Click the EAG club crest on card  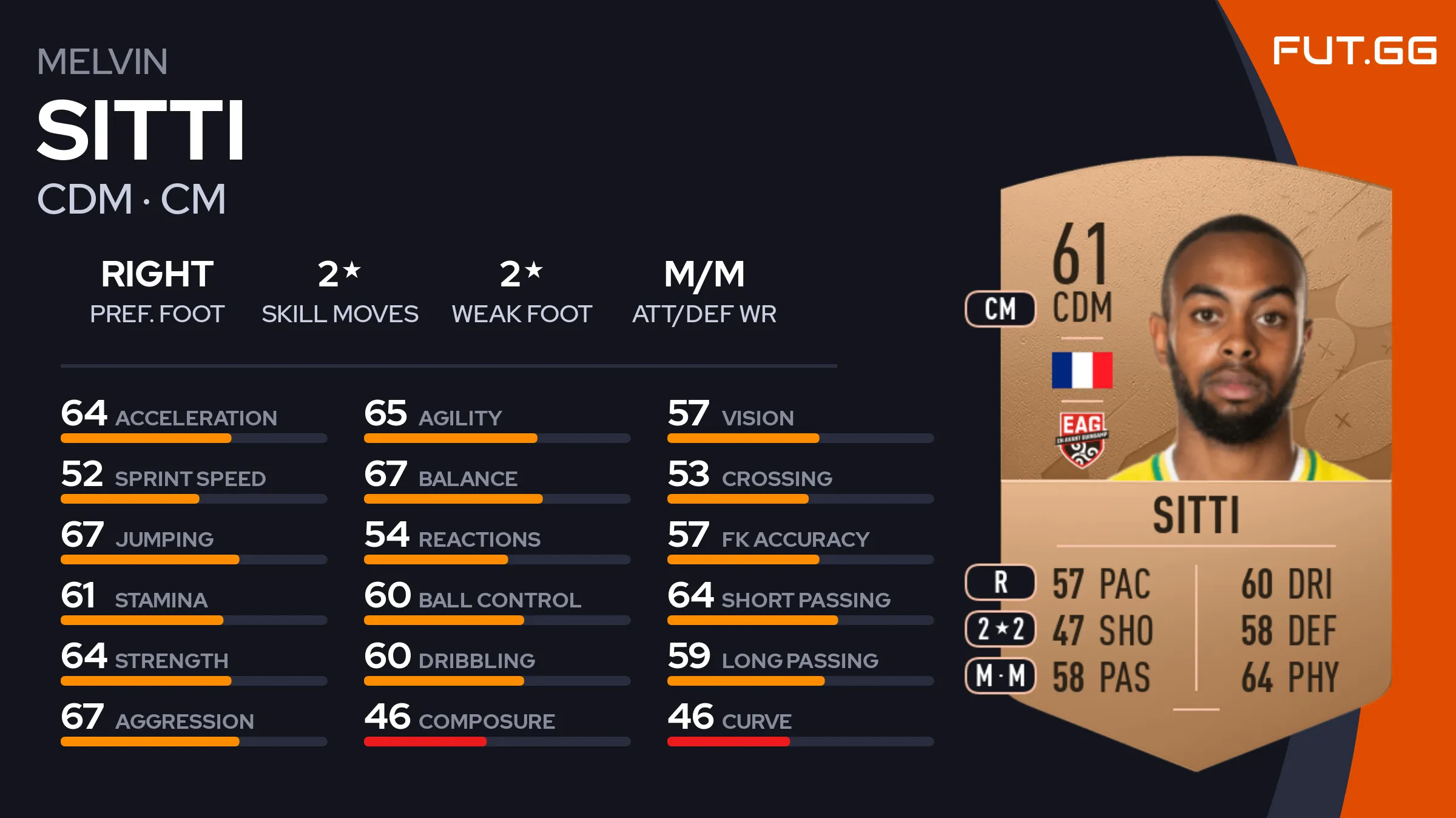pos(1082,440)
